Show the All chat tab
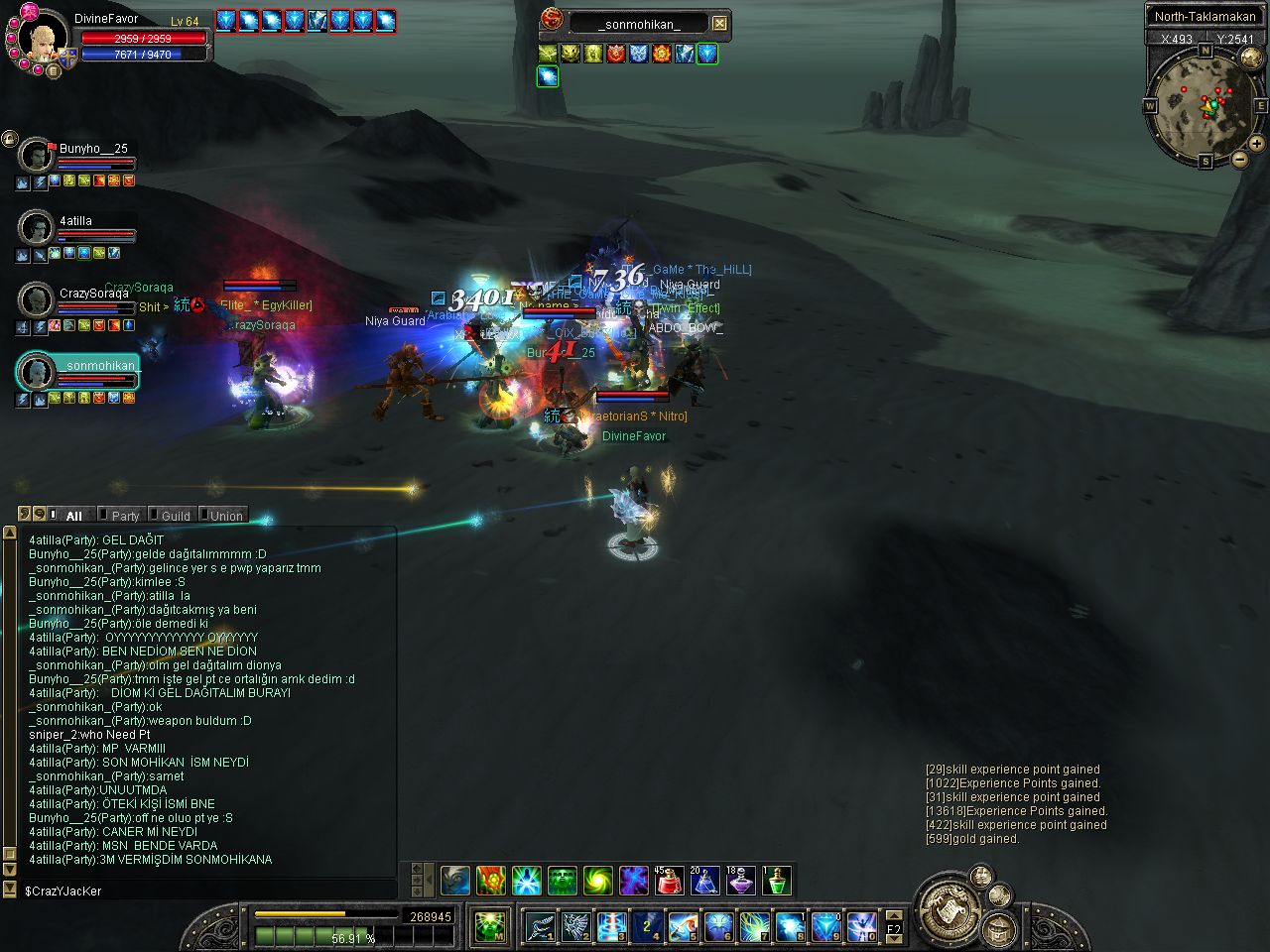 pos(73,516)
